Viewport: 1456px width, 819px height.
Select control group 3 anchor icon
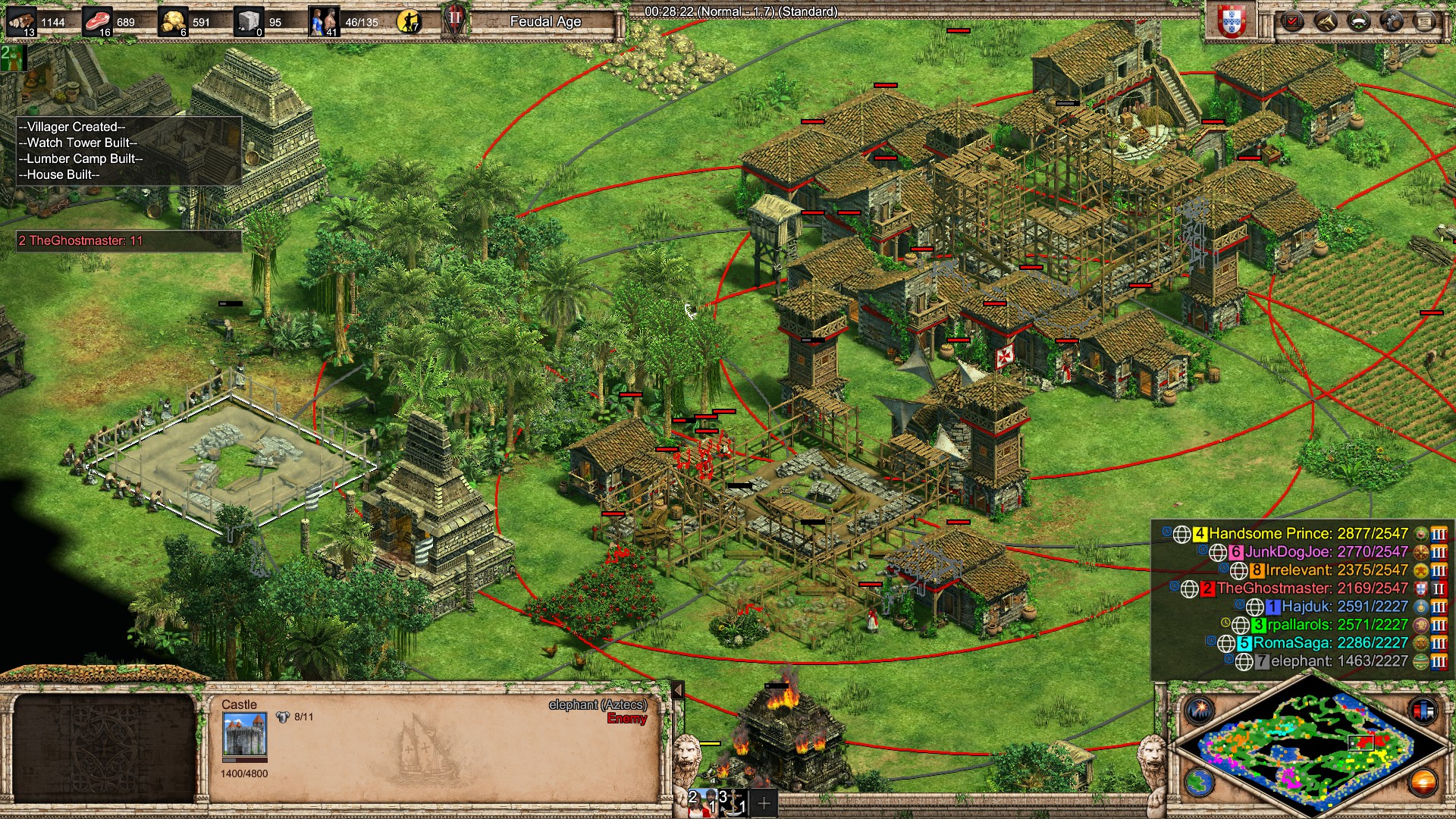pyautogui.click(x=733, y=802)
